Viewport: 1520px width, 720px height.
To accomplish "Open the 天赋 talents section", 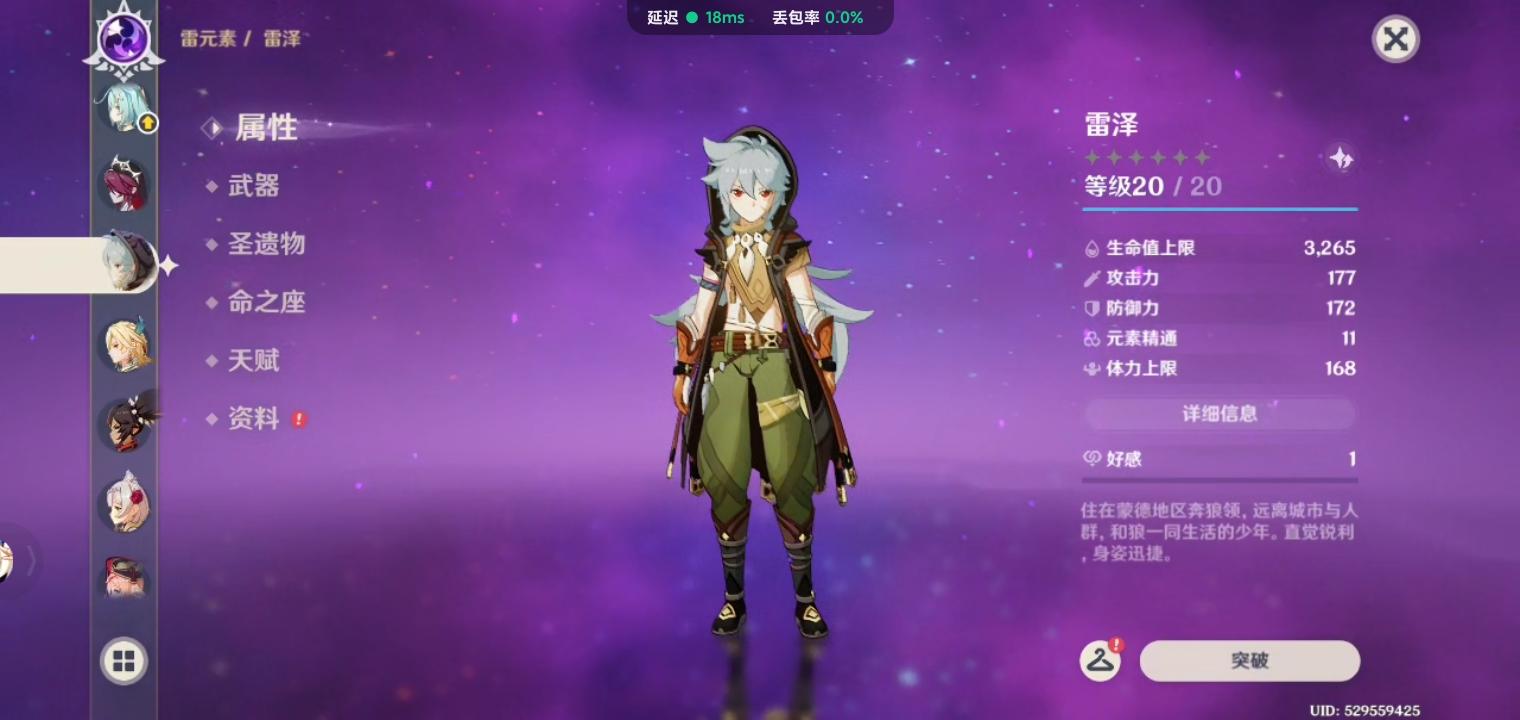I will [x=251, y=361].
